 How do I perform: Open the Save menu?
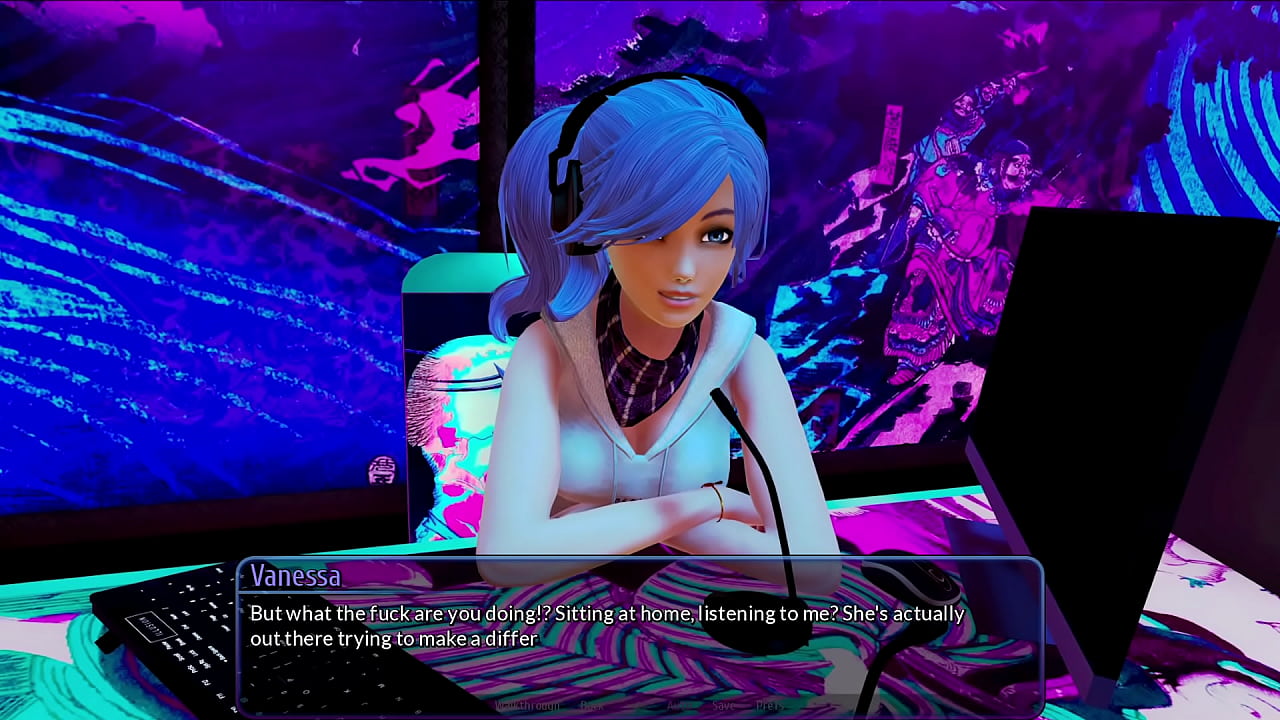[x=724, y=705]
